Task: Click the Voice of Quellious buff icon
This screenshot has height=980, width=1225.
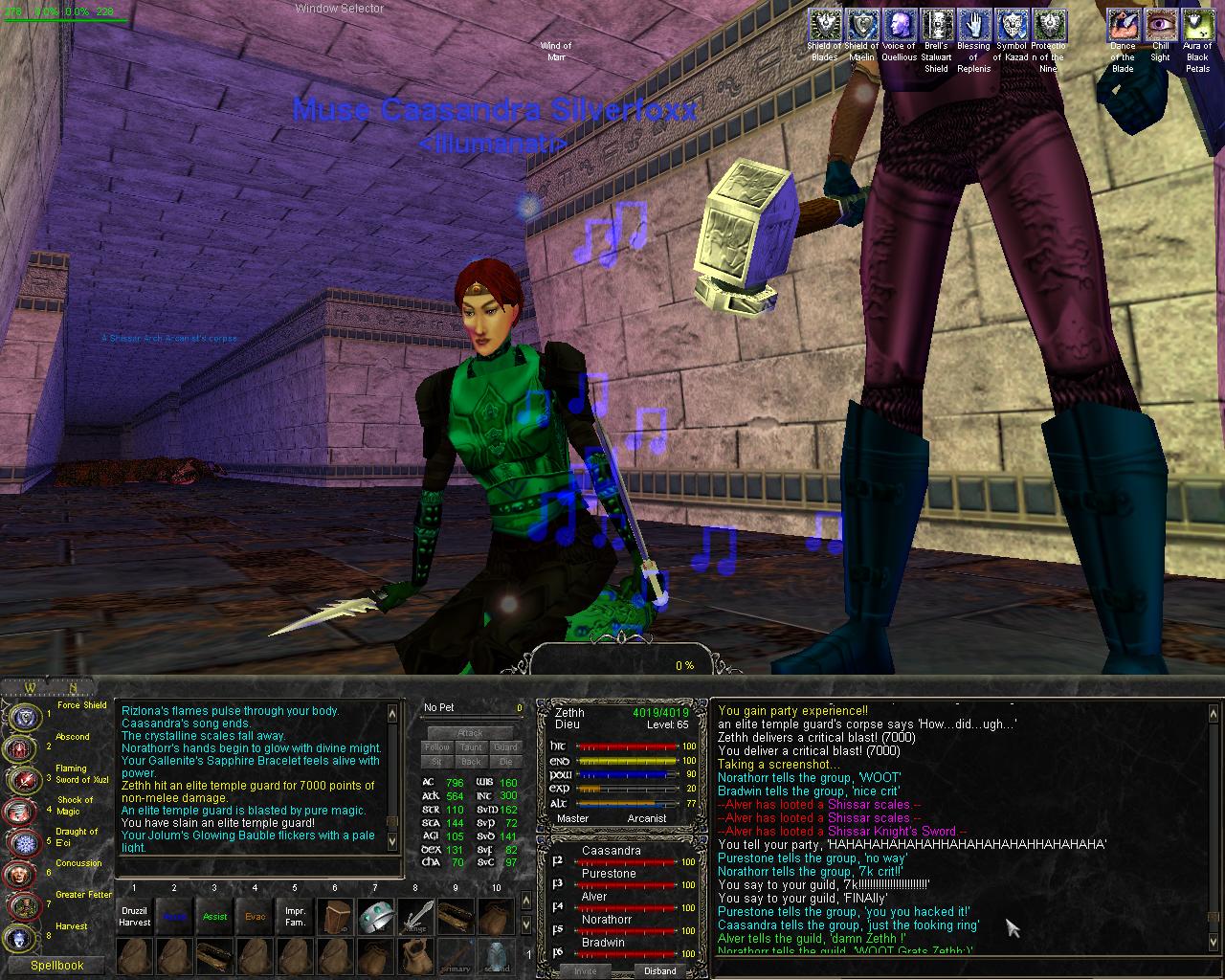Action: tap(899, 24)
